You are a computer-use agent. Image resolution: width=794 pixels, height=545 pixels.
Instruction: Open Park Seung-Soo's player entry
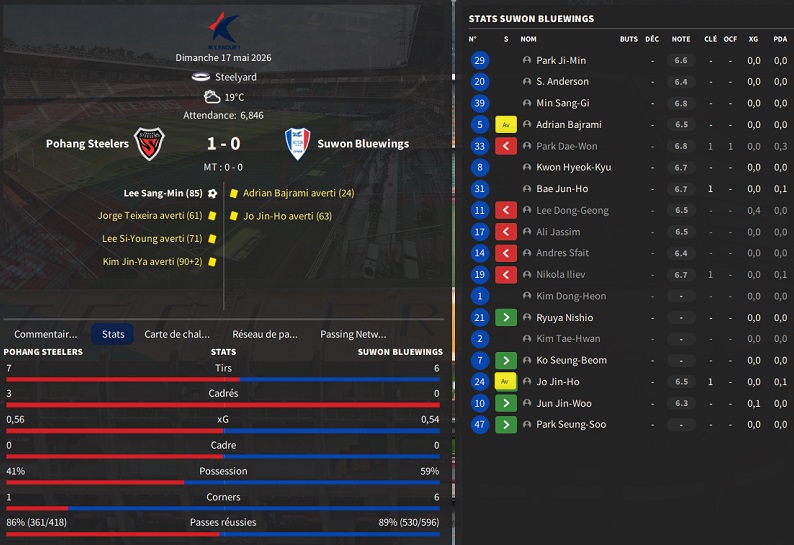tap(571, 425)
